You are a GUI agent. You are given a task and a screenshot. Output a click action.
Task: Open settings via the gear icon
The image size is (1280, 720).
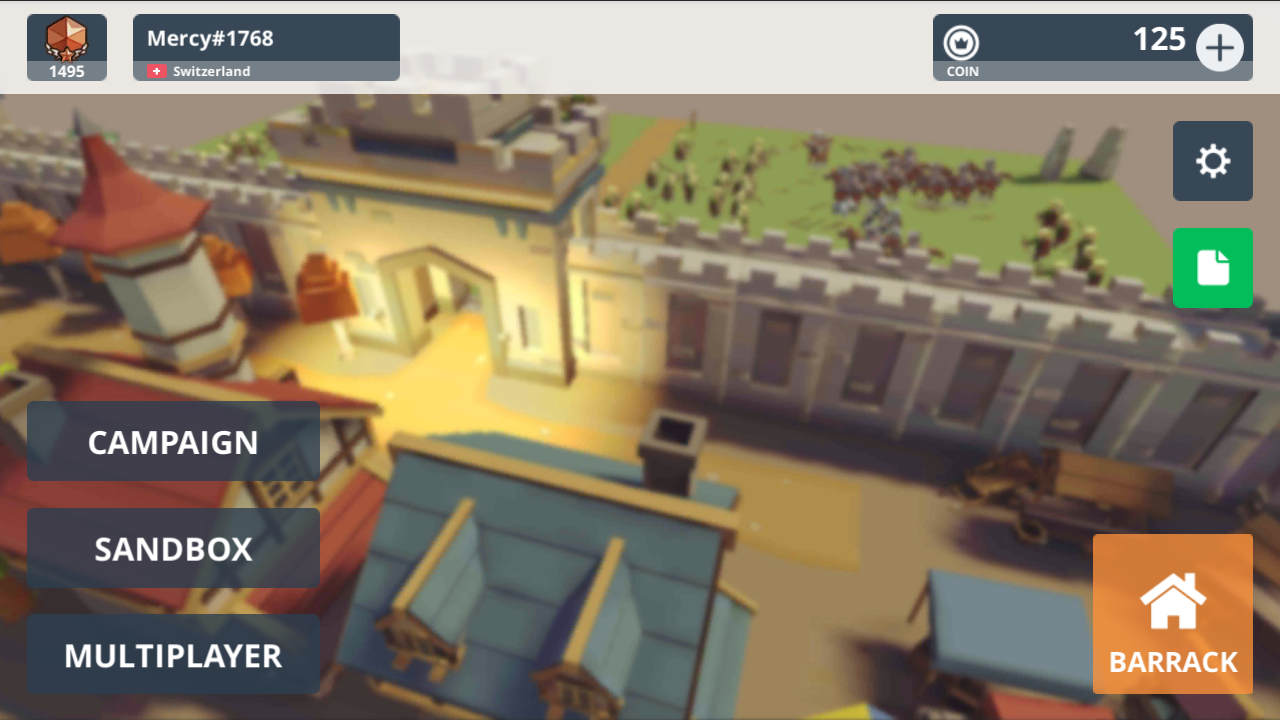click(1212, 160)
